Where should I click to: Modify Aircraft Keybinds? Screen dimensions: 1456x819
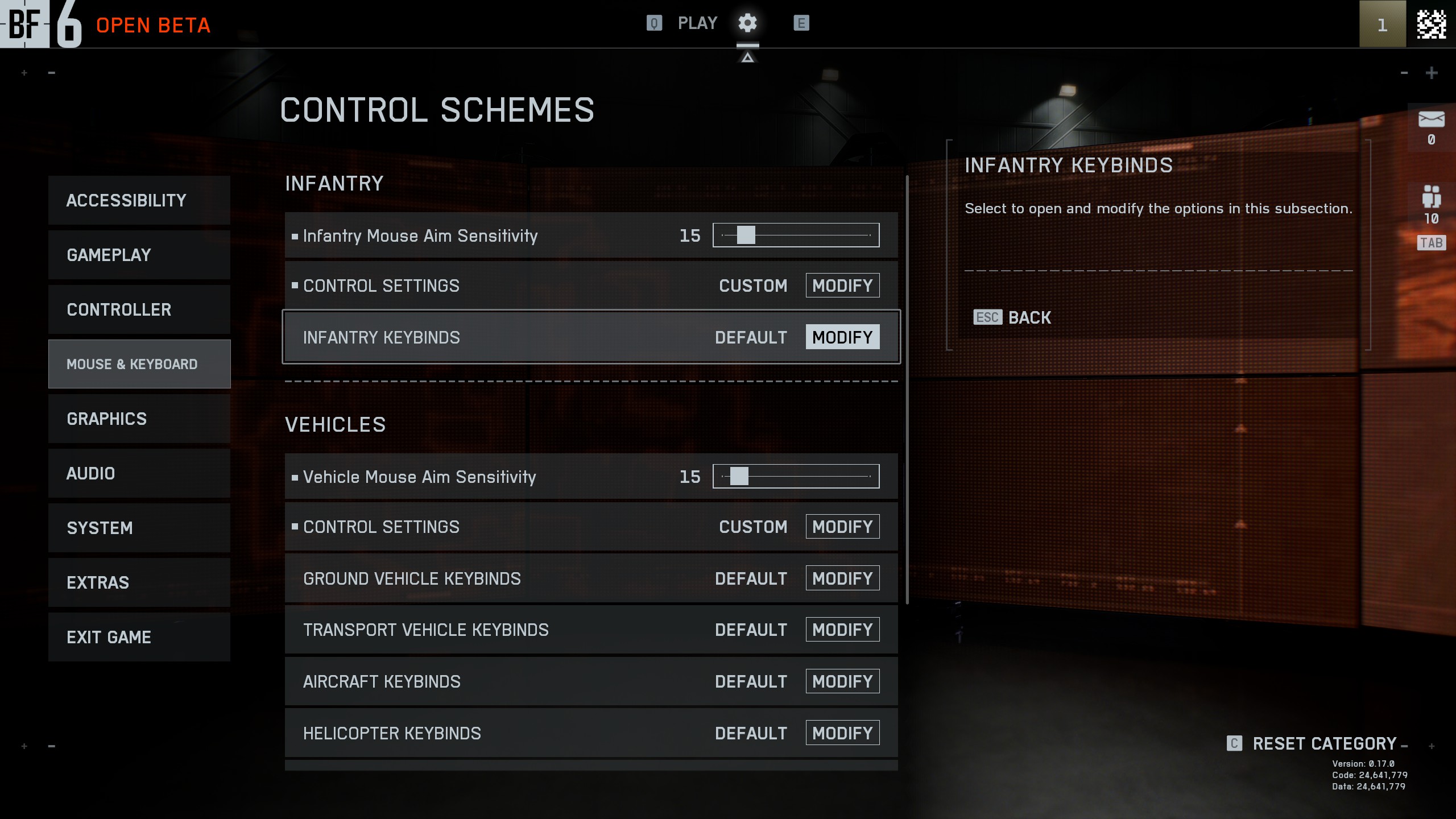tap(842, 681)
